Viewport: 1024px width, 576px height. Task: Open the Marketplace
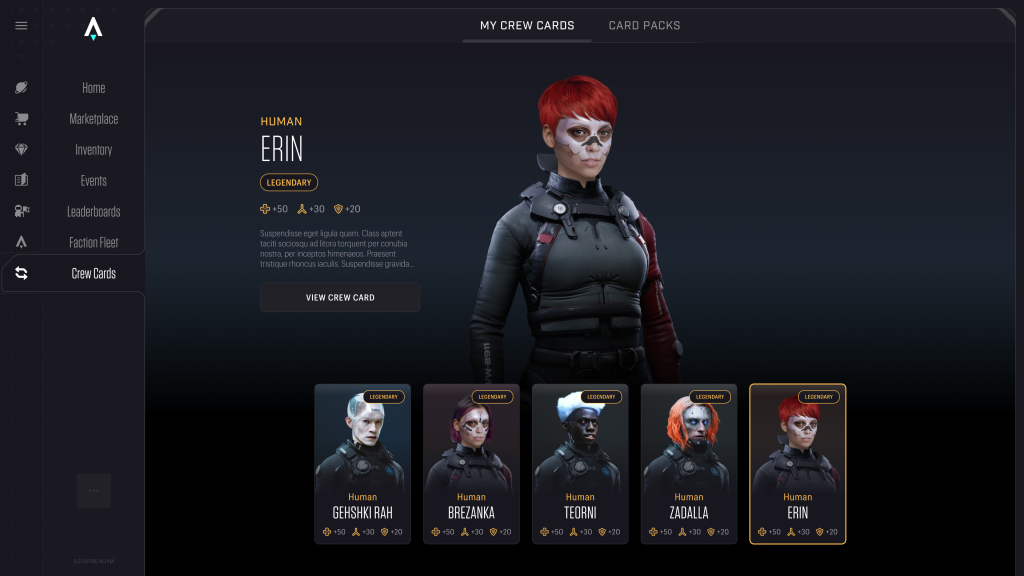coord(93,119)
